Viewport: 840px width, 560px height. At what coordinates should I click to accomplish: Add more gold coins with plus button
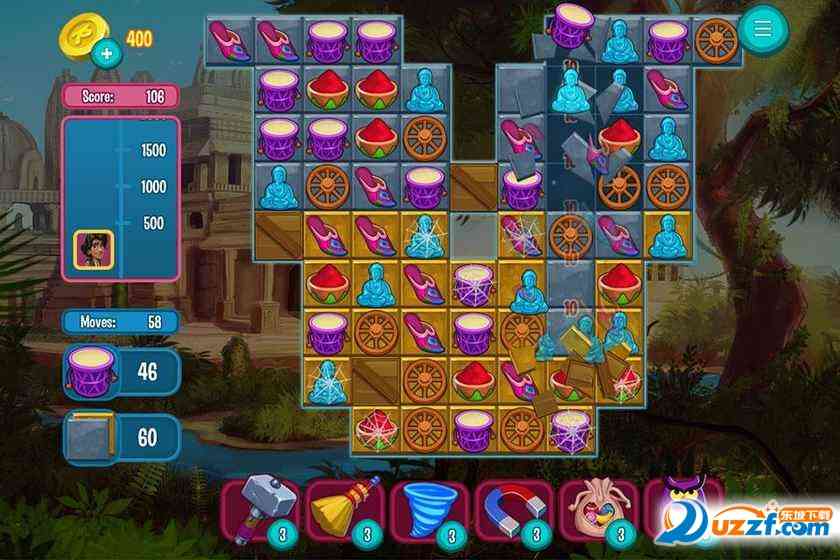(x=102, y=54)
